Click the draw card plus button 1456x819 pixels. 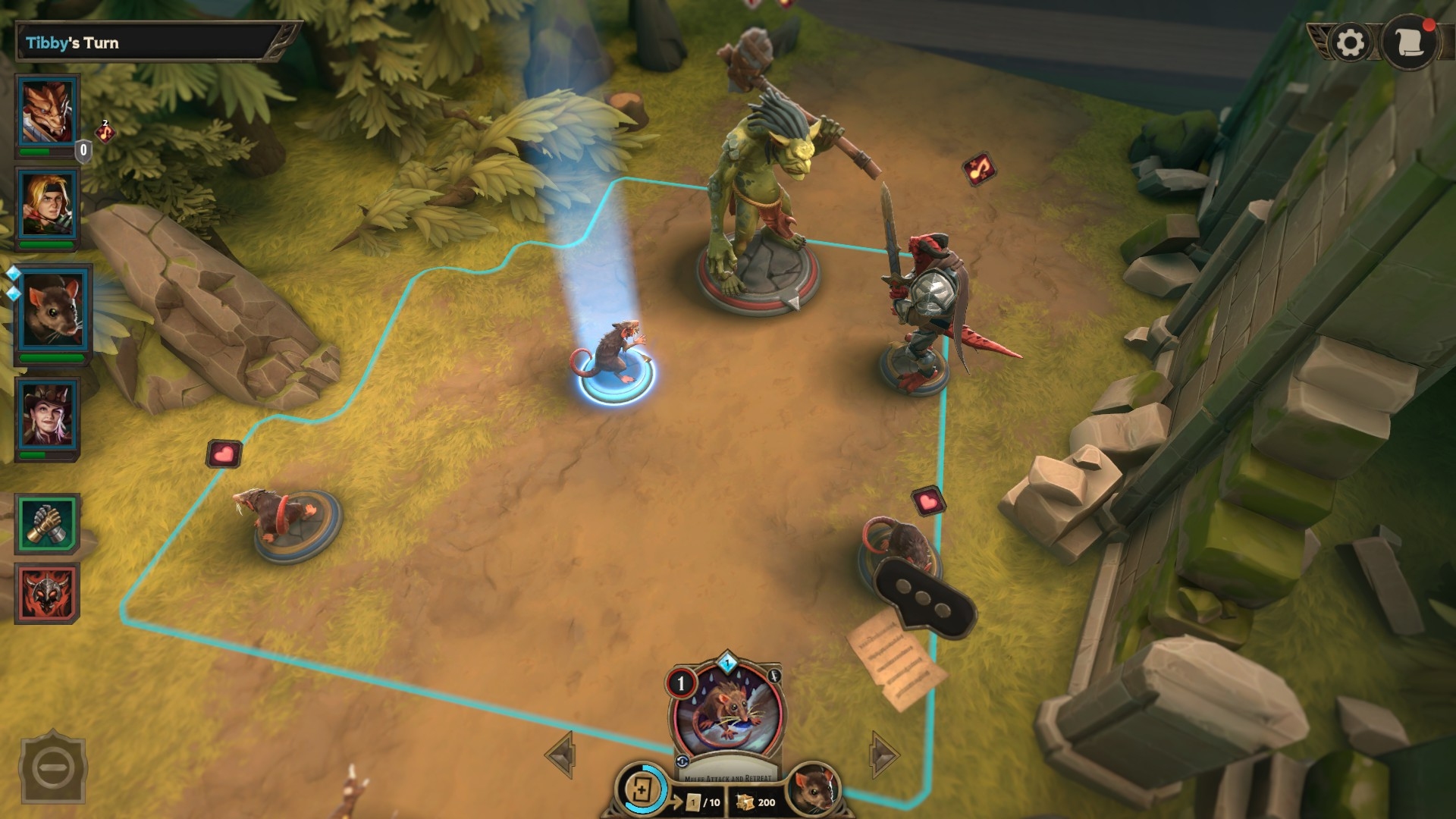point(642,790)
